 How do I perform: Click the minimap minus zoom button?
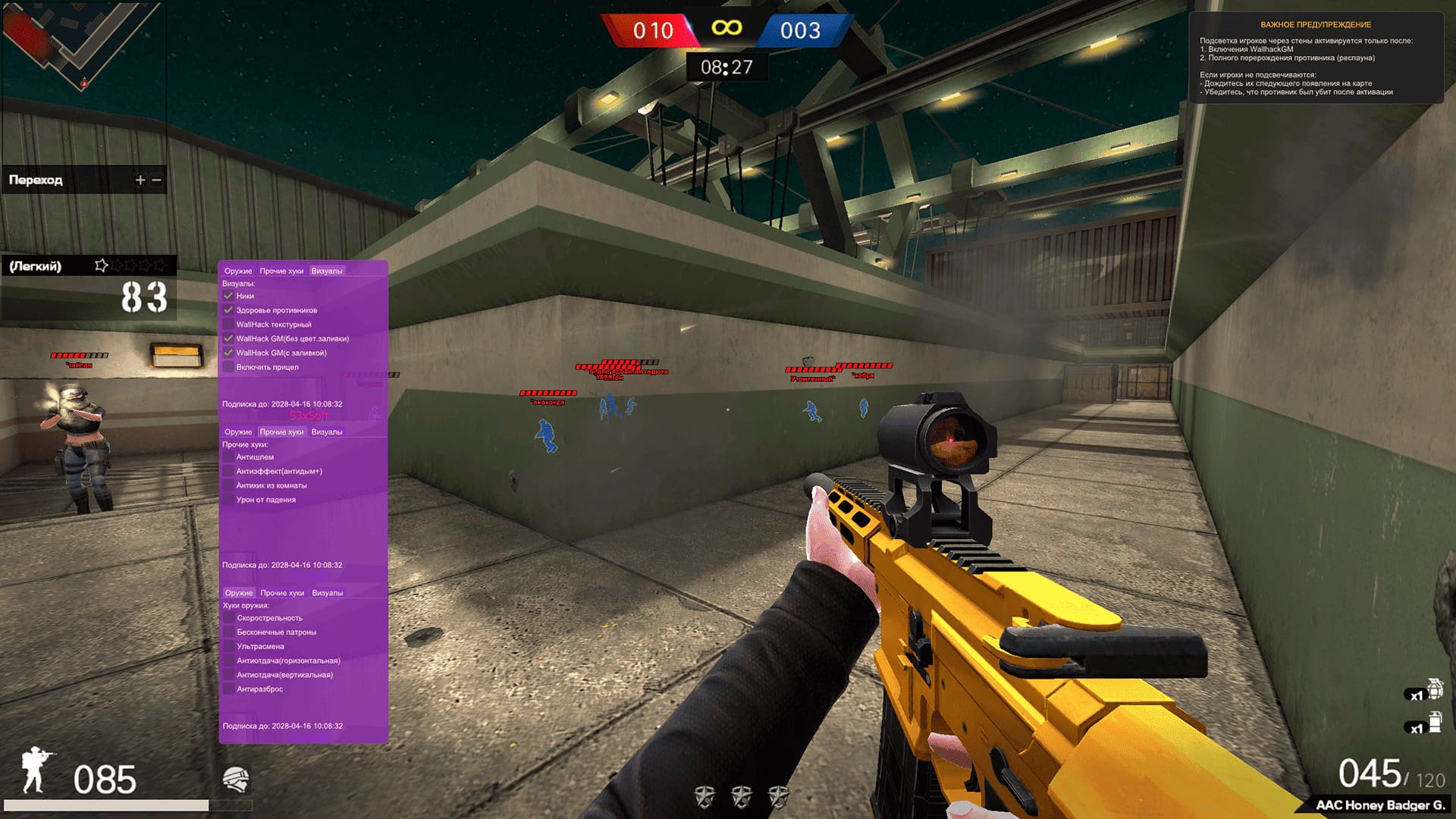pos(157,180)
